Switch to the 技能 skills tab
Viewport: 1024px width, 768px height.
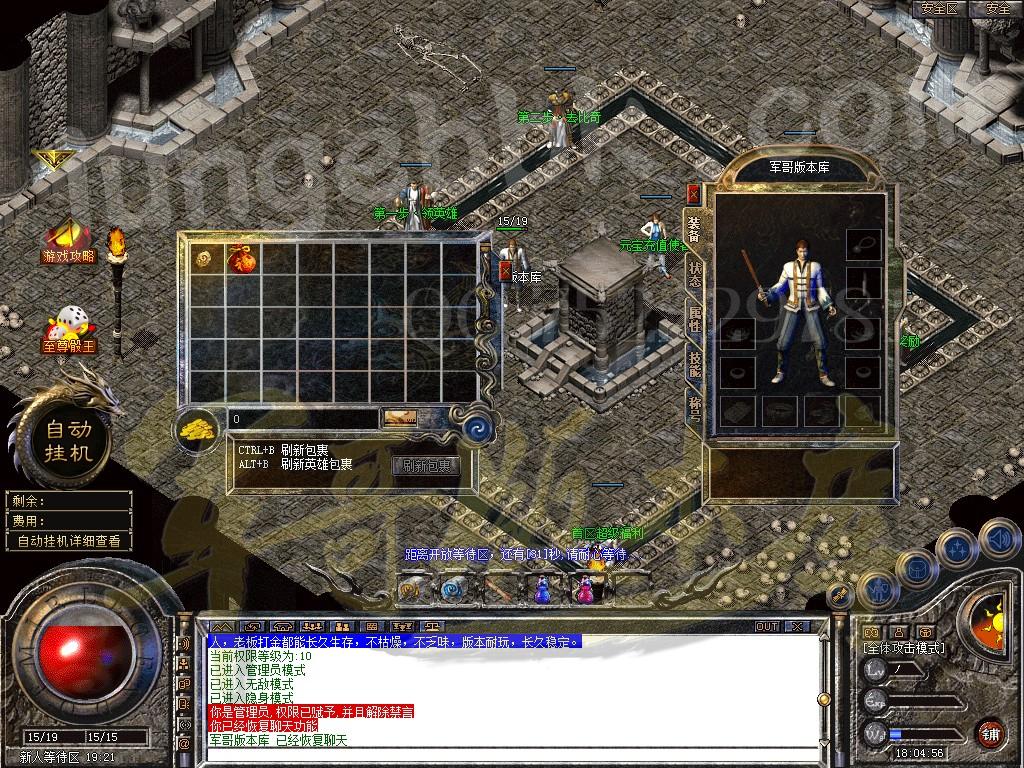click(x=694, y=364)
